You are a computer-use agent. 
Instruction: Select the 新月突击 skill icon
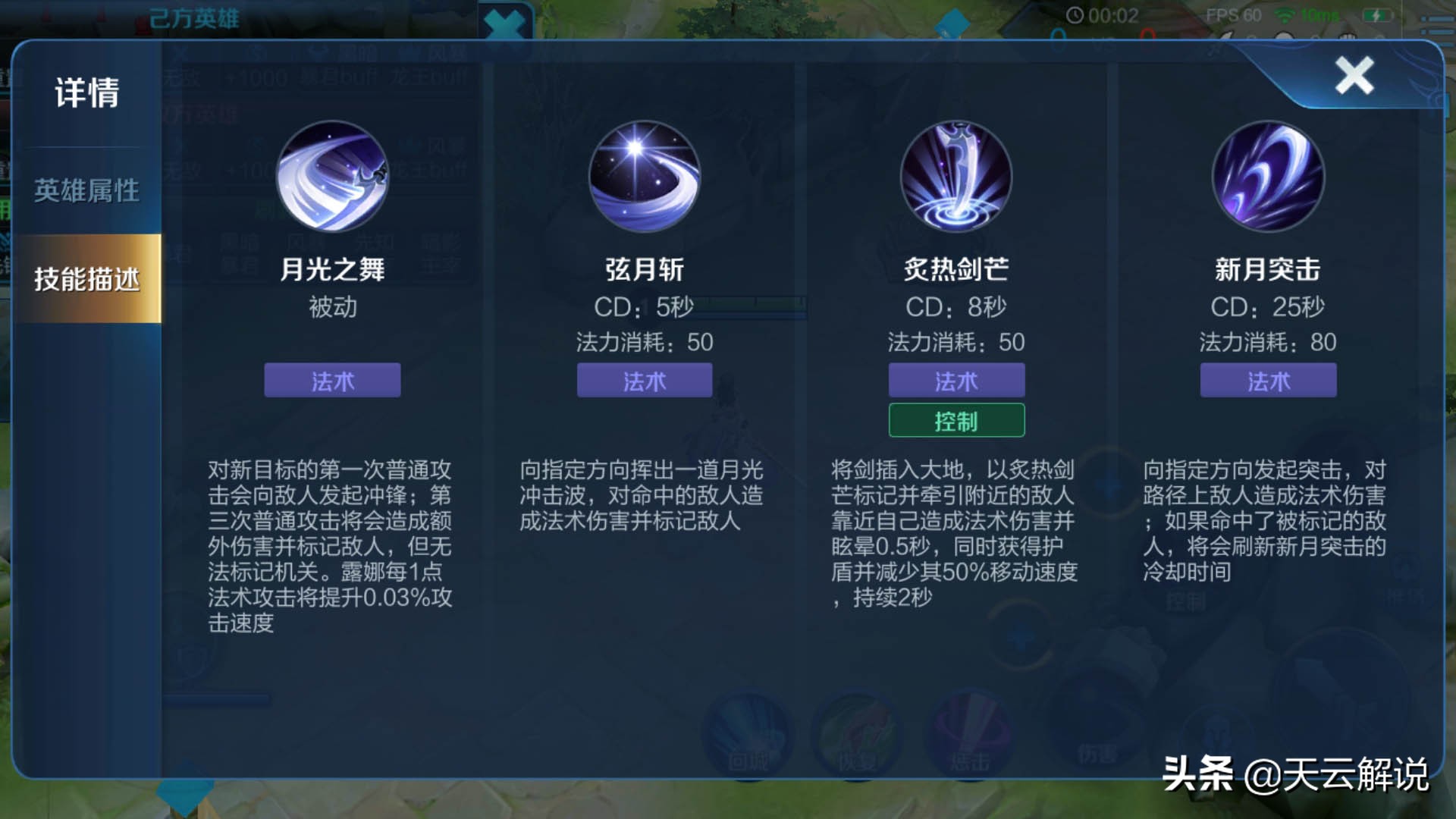pyautogui.click(x=1268, y=176)
